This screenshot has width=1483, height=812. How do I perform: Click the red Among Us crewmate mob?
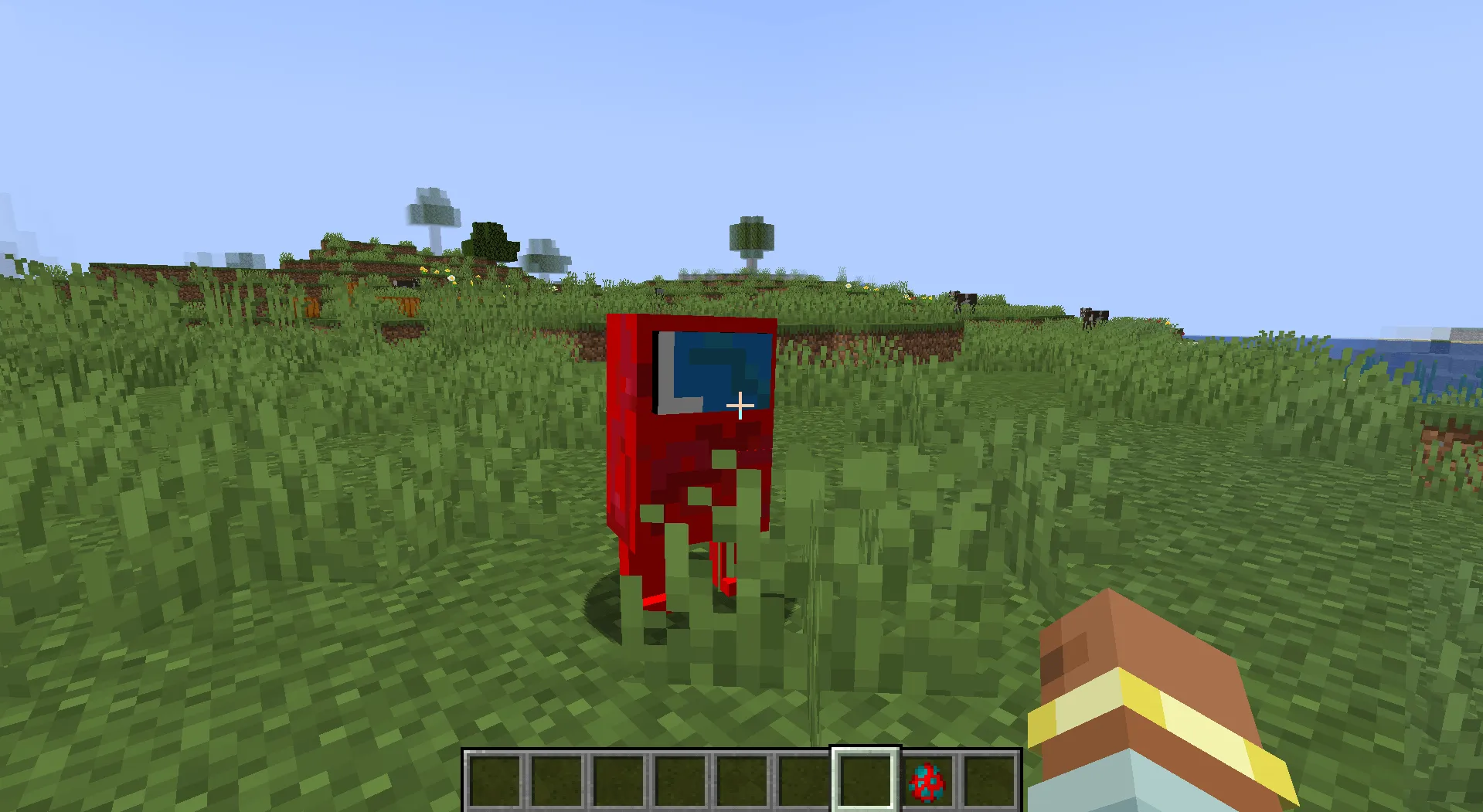[x=688, y=464]
